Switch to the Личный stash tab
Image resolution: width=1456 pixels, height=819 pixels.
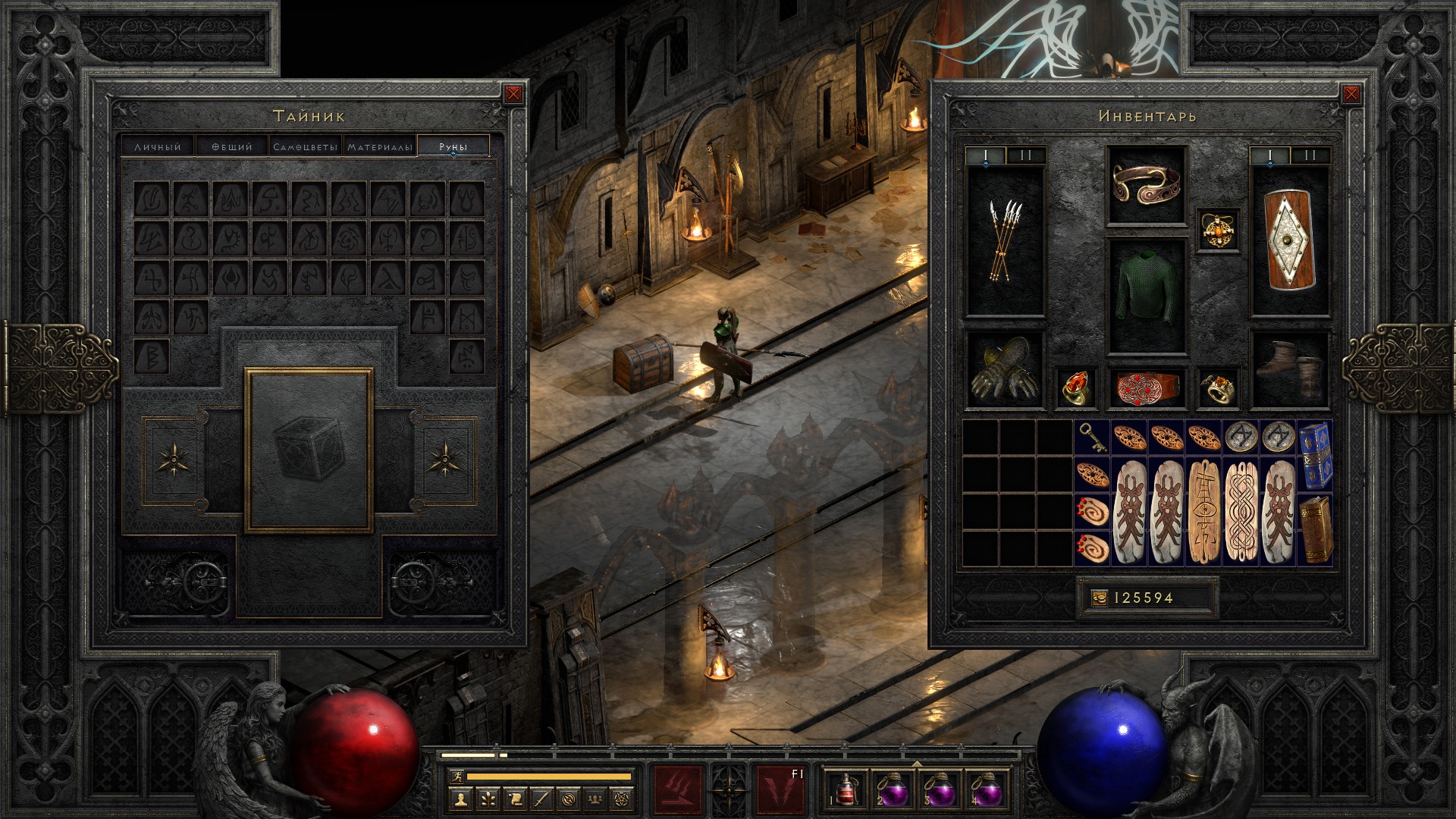pyautogui.click(x=158, y=146)
